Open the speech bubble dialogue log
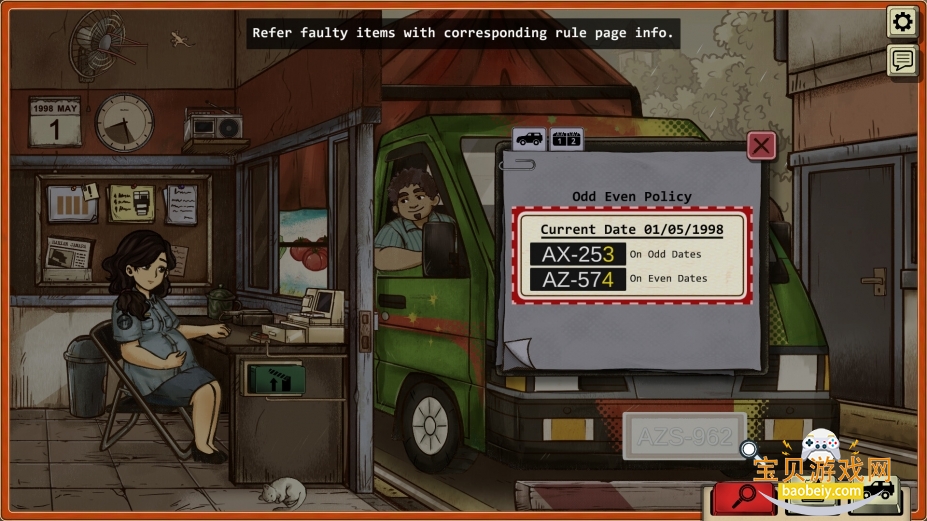927x521 pixels. 902,61
